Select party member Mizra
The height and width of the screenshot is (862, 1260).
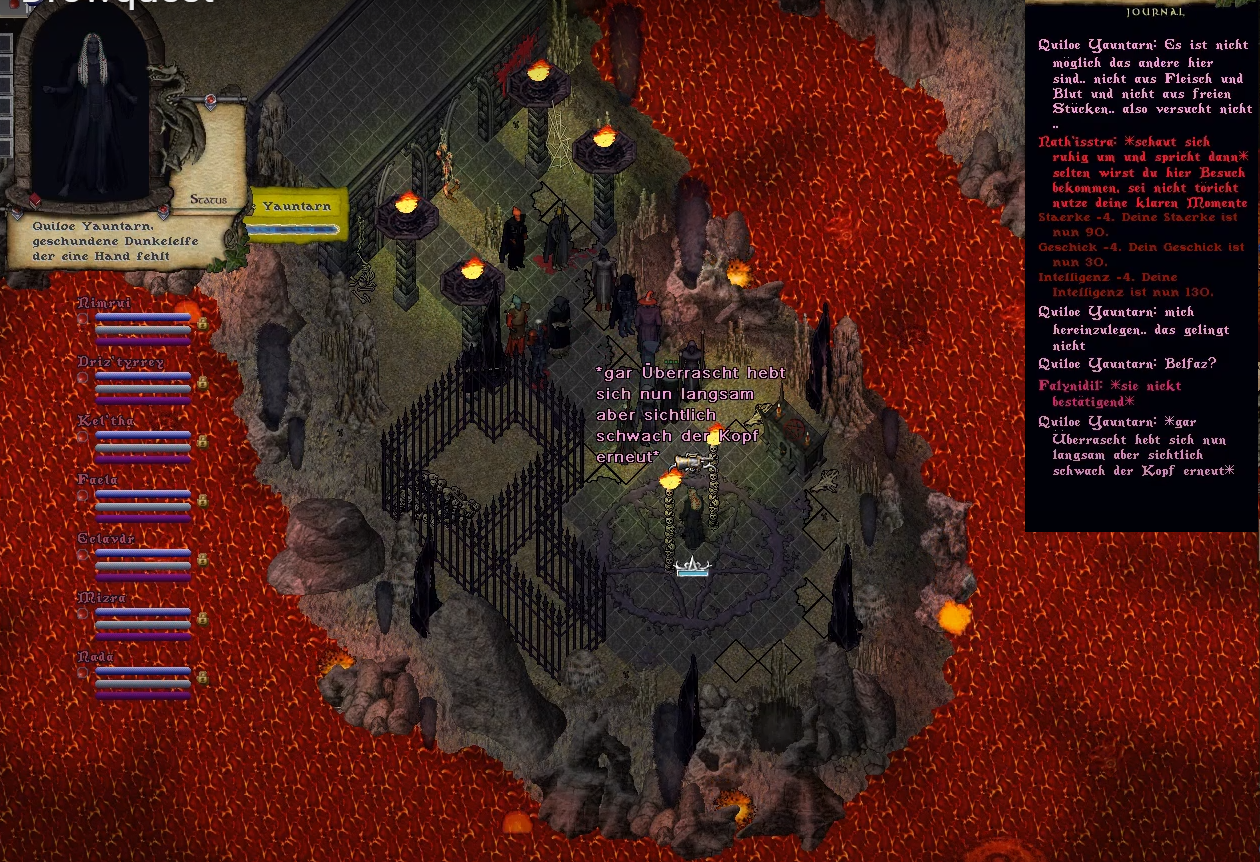(101, 598)
